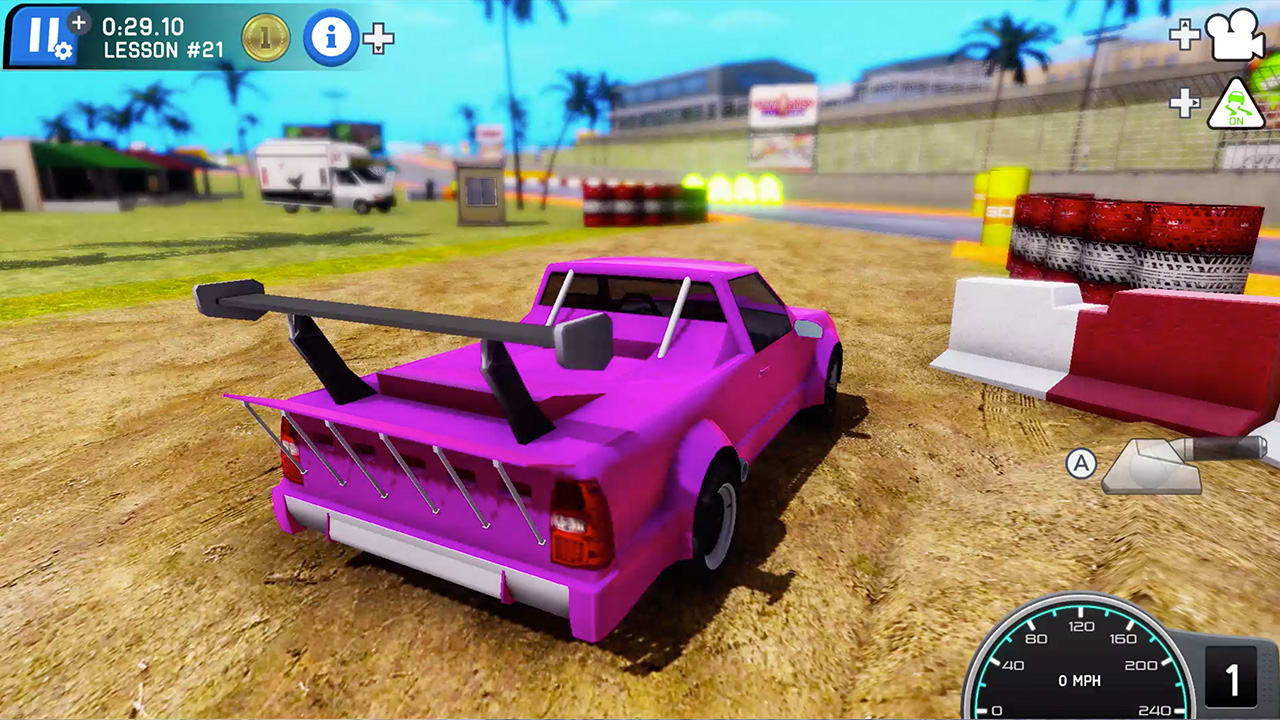Expand options under the plus near the info icon
The width and height of the screenshot is (1280, 720).
[x=376, y=40]
